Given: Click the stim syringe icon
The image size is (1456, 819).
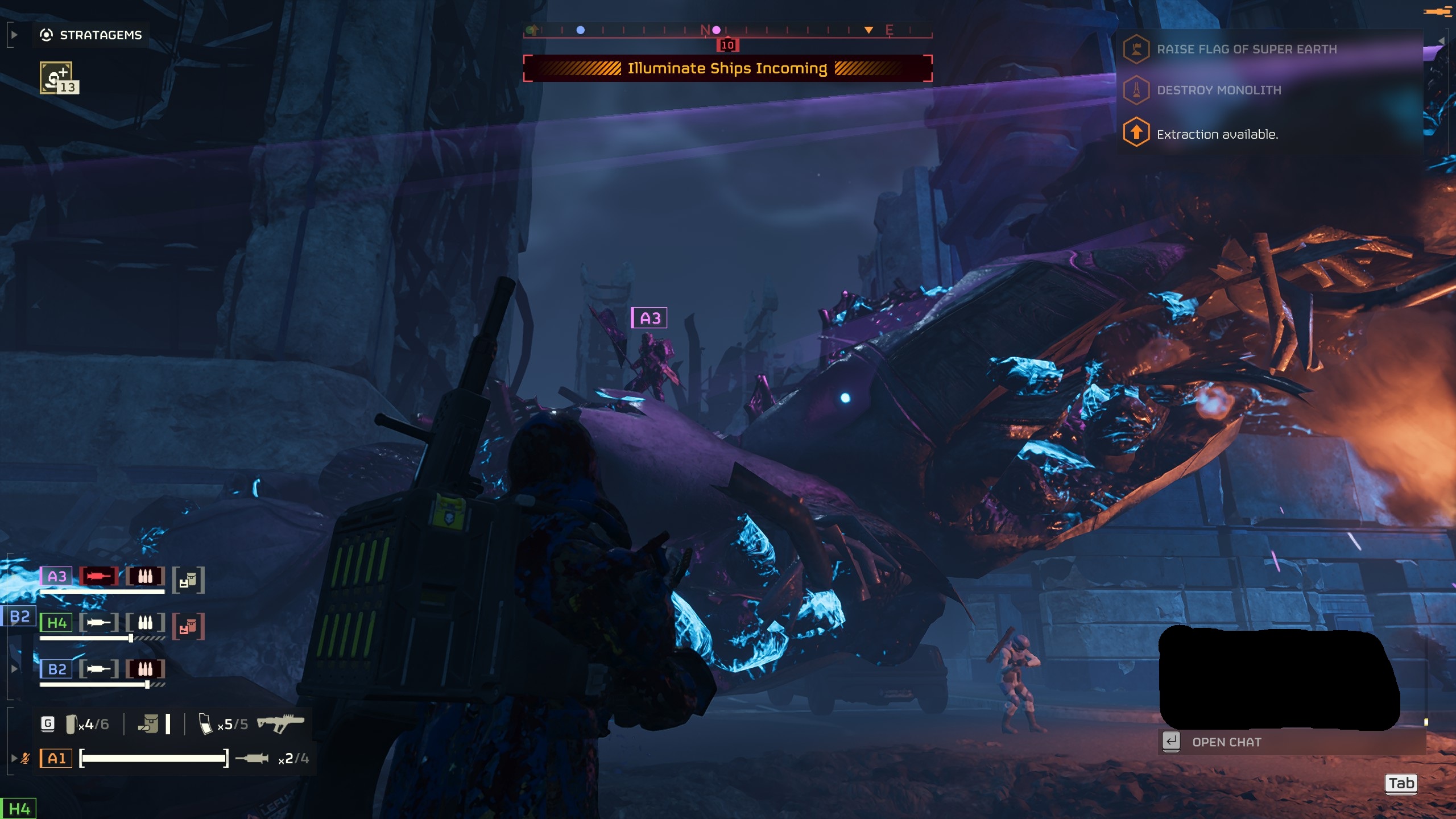Looking at the screenshot, I should pos(252,758).
